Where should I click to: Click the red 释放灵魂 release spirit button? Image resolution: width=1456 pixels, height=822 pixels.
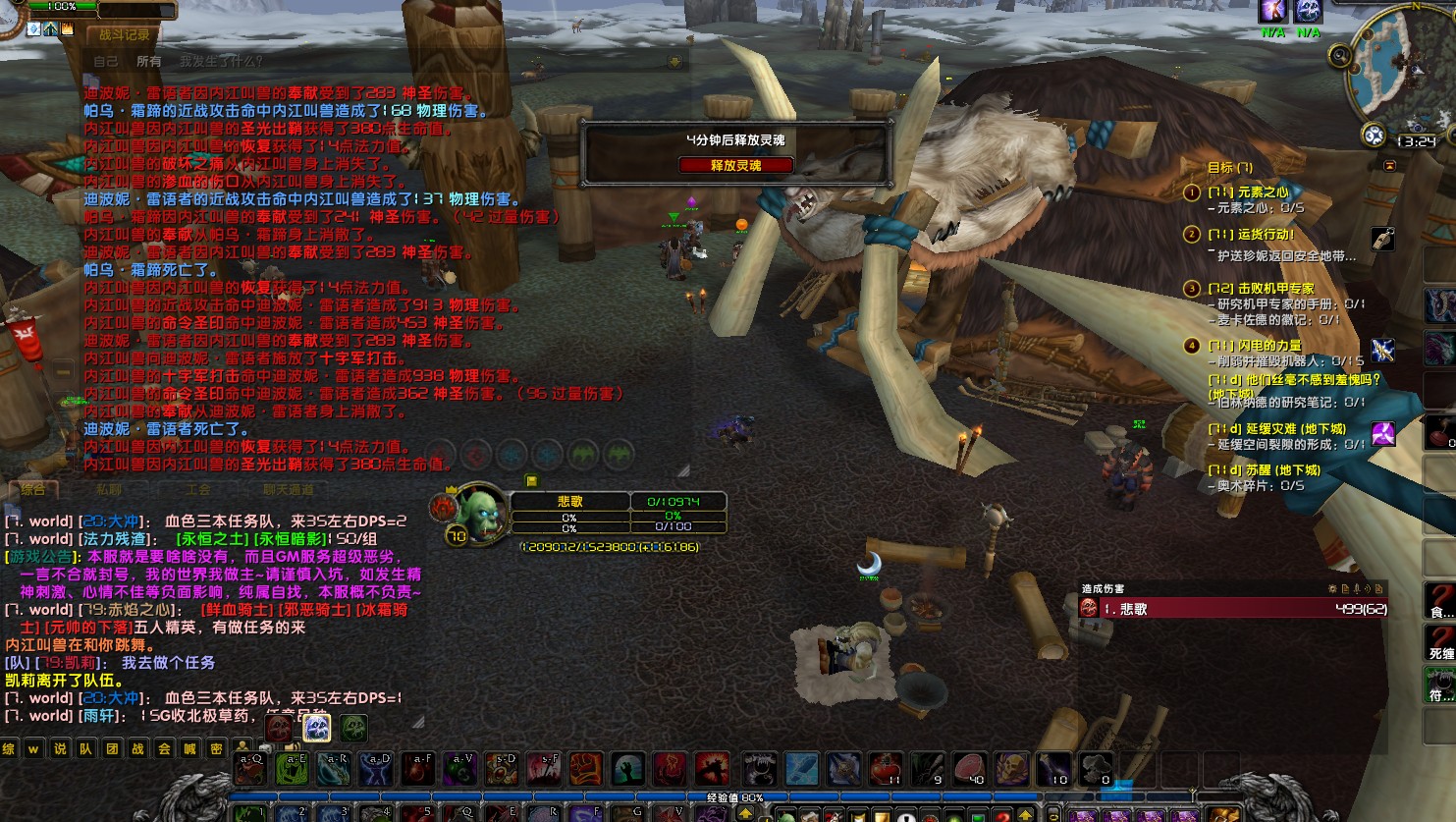point(735,165)
